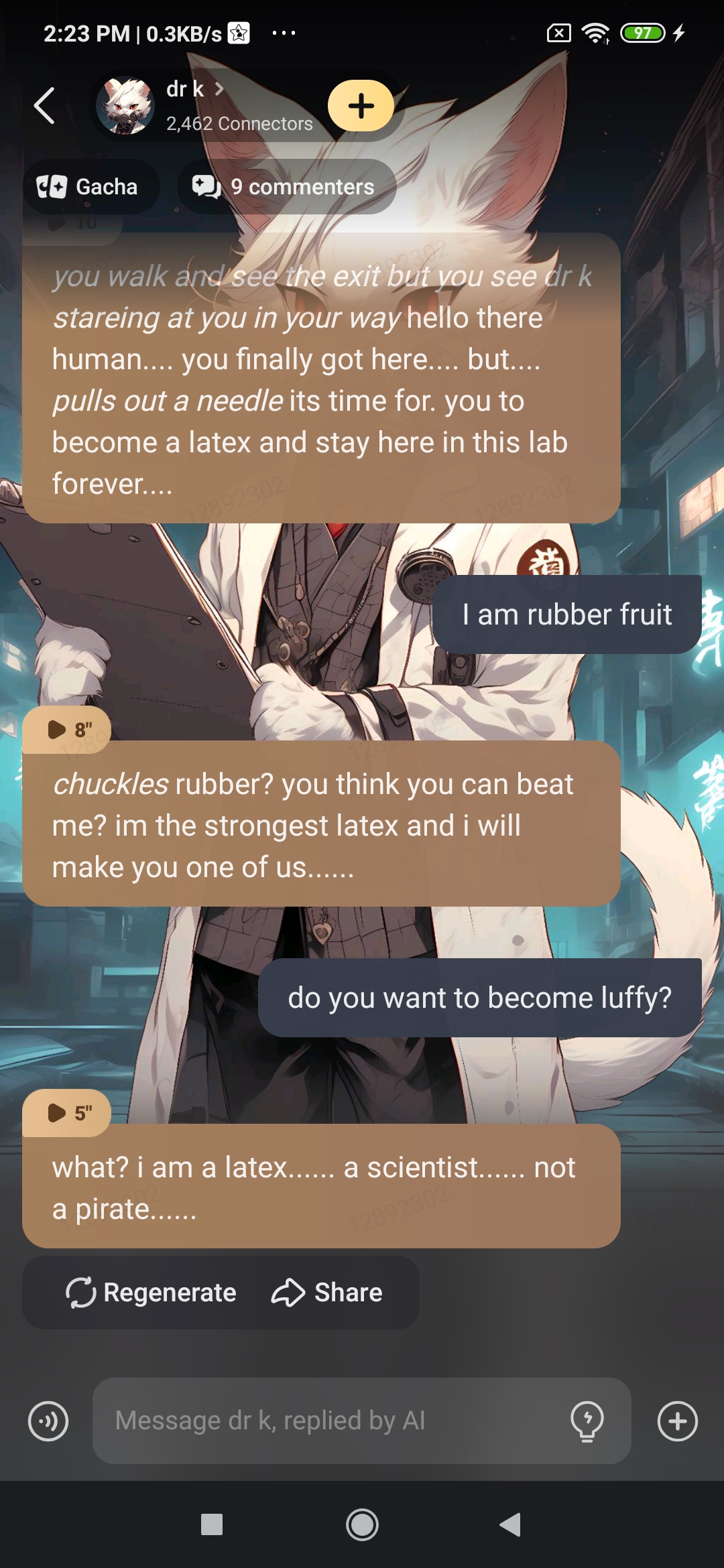Open Android recent apps square button
Viewport: 724px width, 1568px height.
(x=212, y=1525)
